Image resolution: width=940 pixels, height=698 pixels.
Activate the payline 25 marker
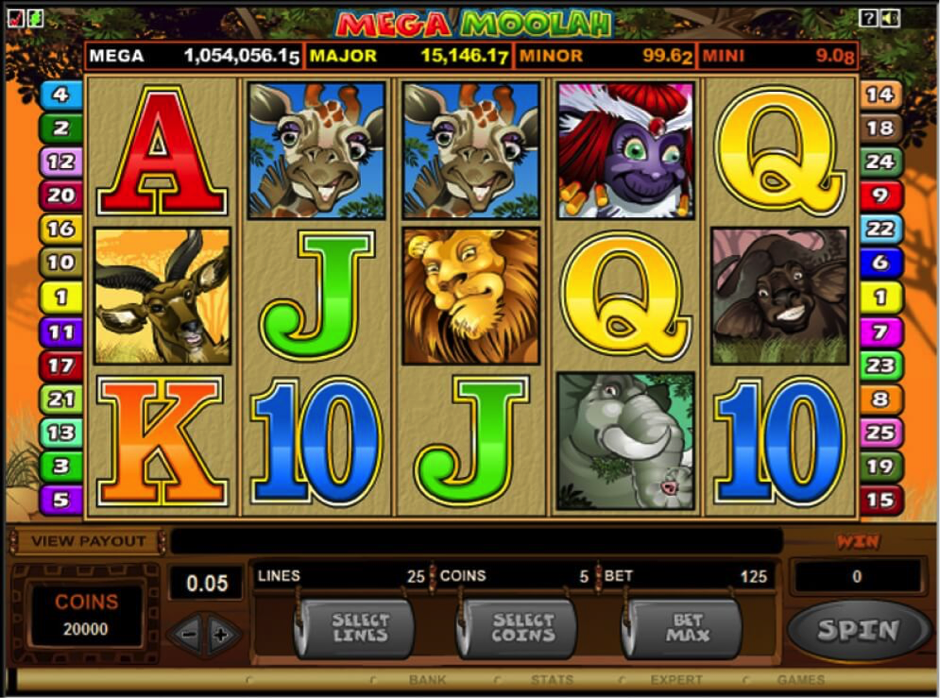(880, 433)
